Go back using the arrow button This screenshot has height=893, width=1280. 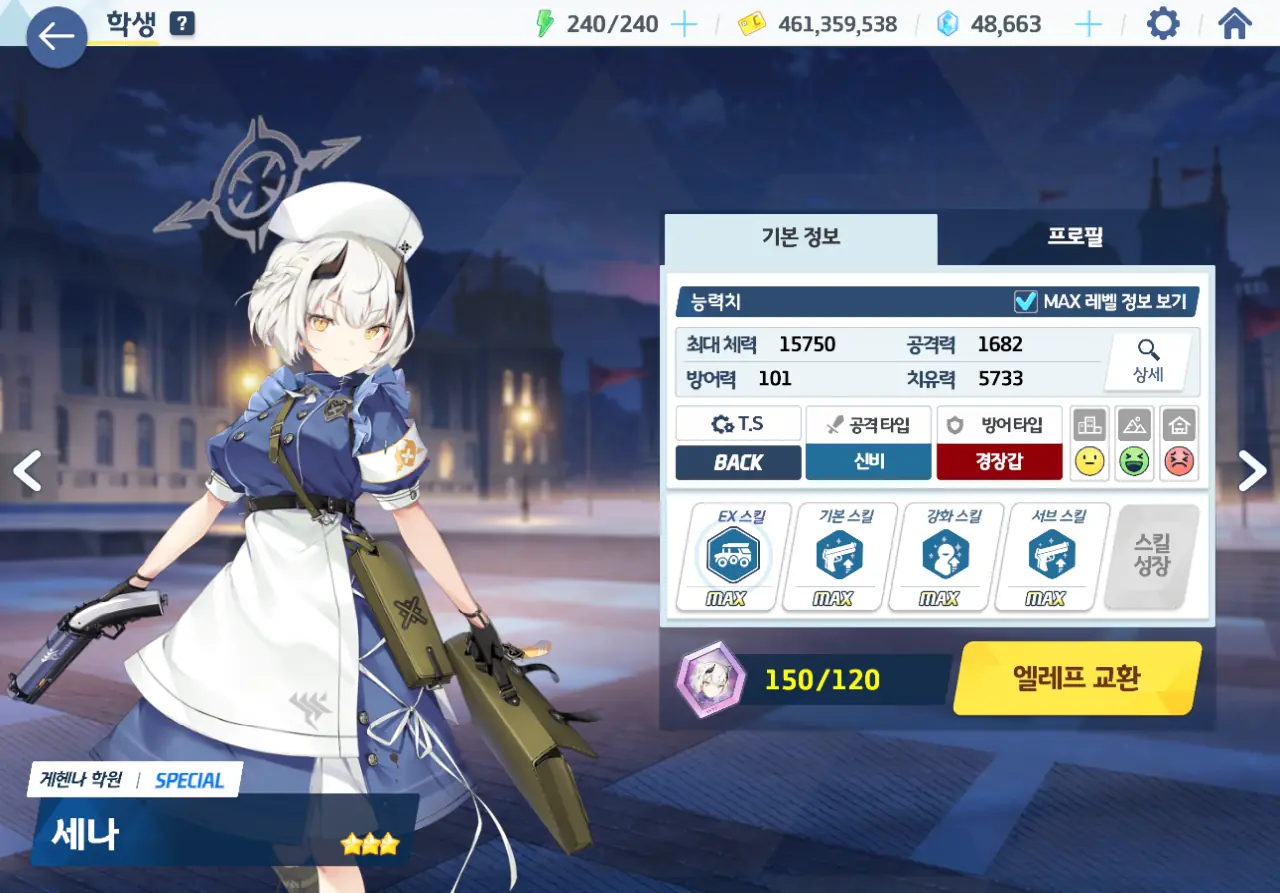pos(56,38)
